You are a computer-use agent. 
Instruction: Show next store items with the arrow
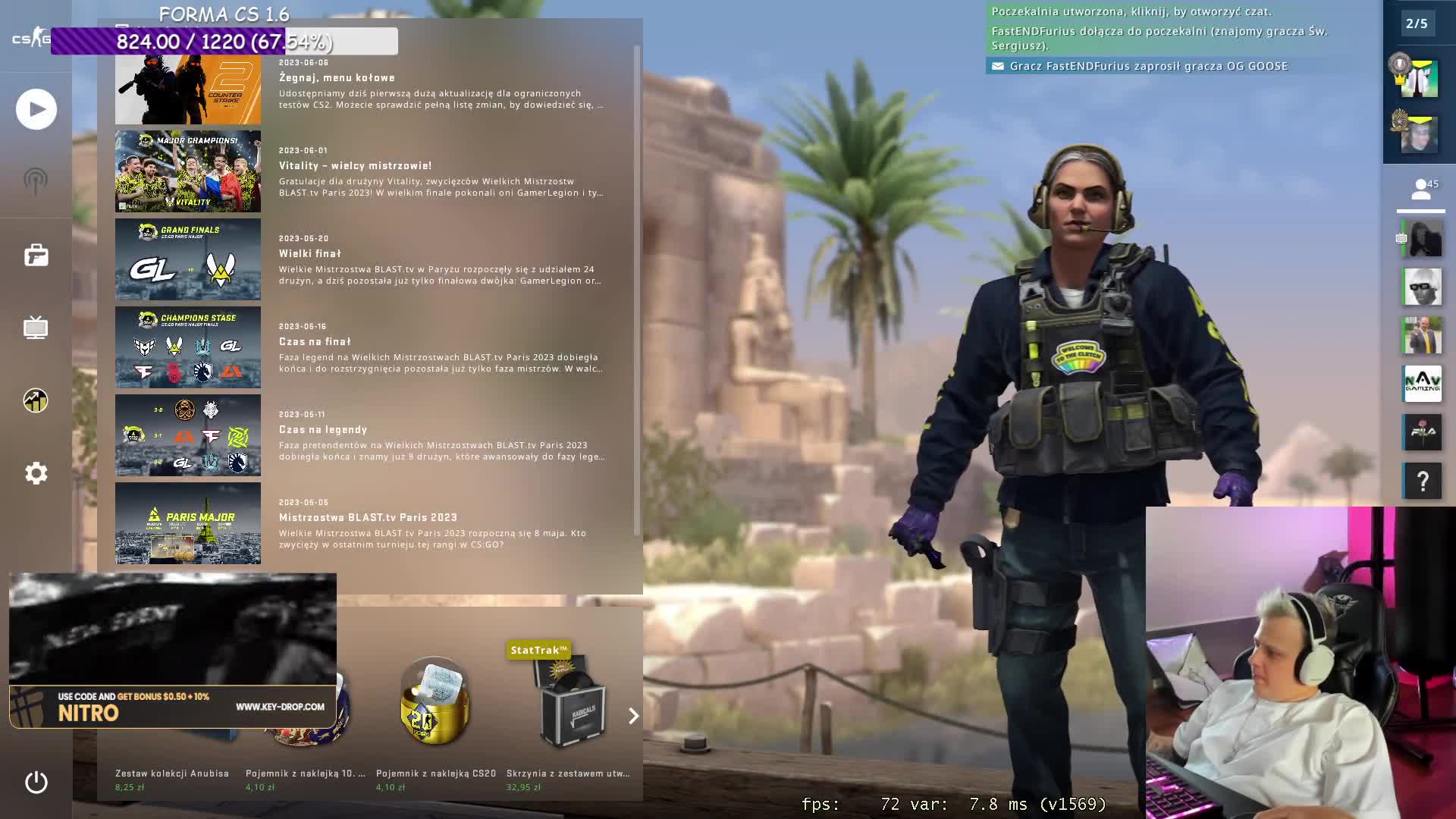tap(633, 716)
